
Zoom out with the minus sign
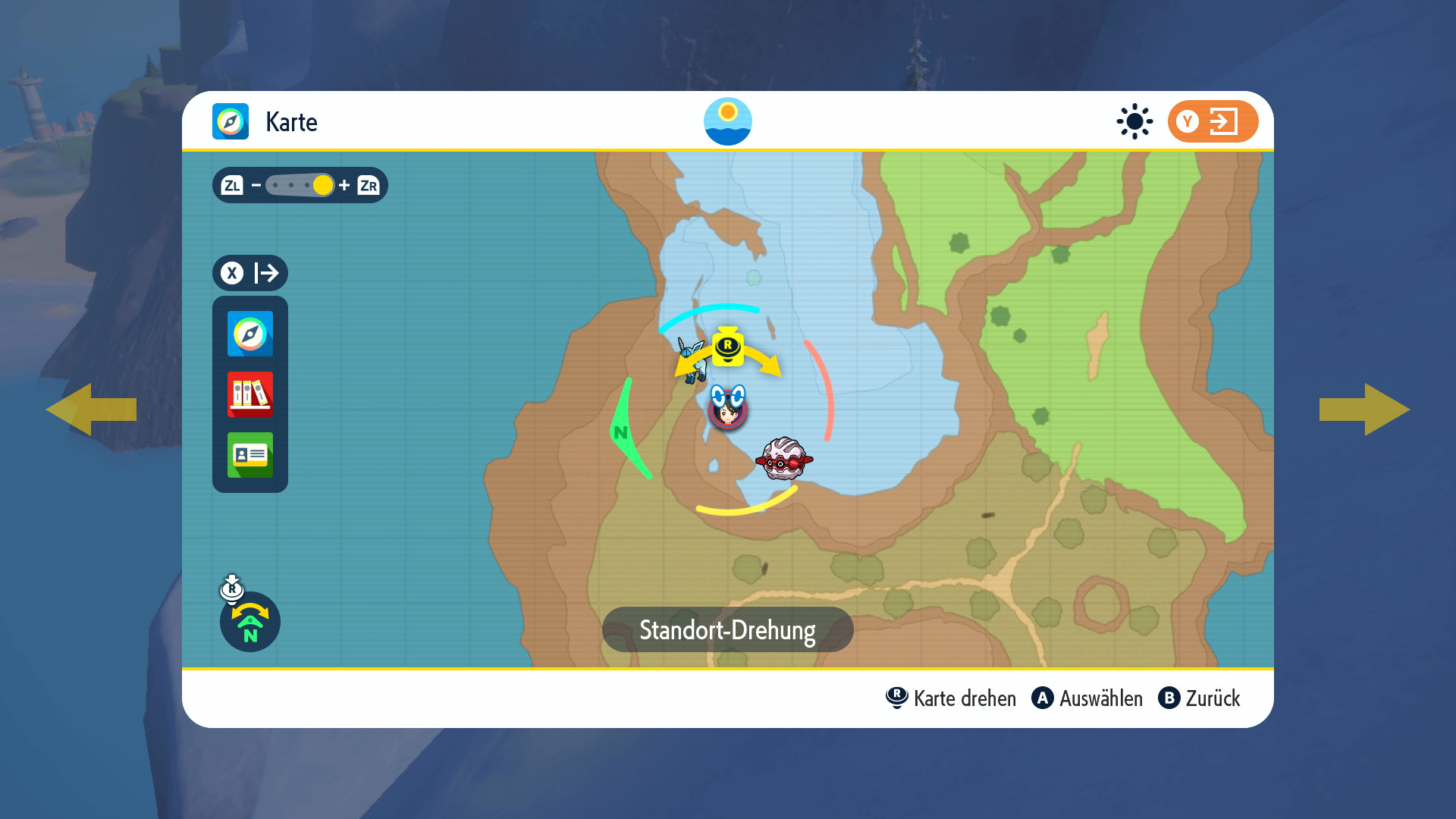[x=256, y=185]
